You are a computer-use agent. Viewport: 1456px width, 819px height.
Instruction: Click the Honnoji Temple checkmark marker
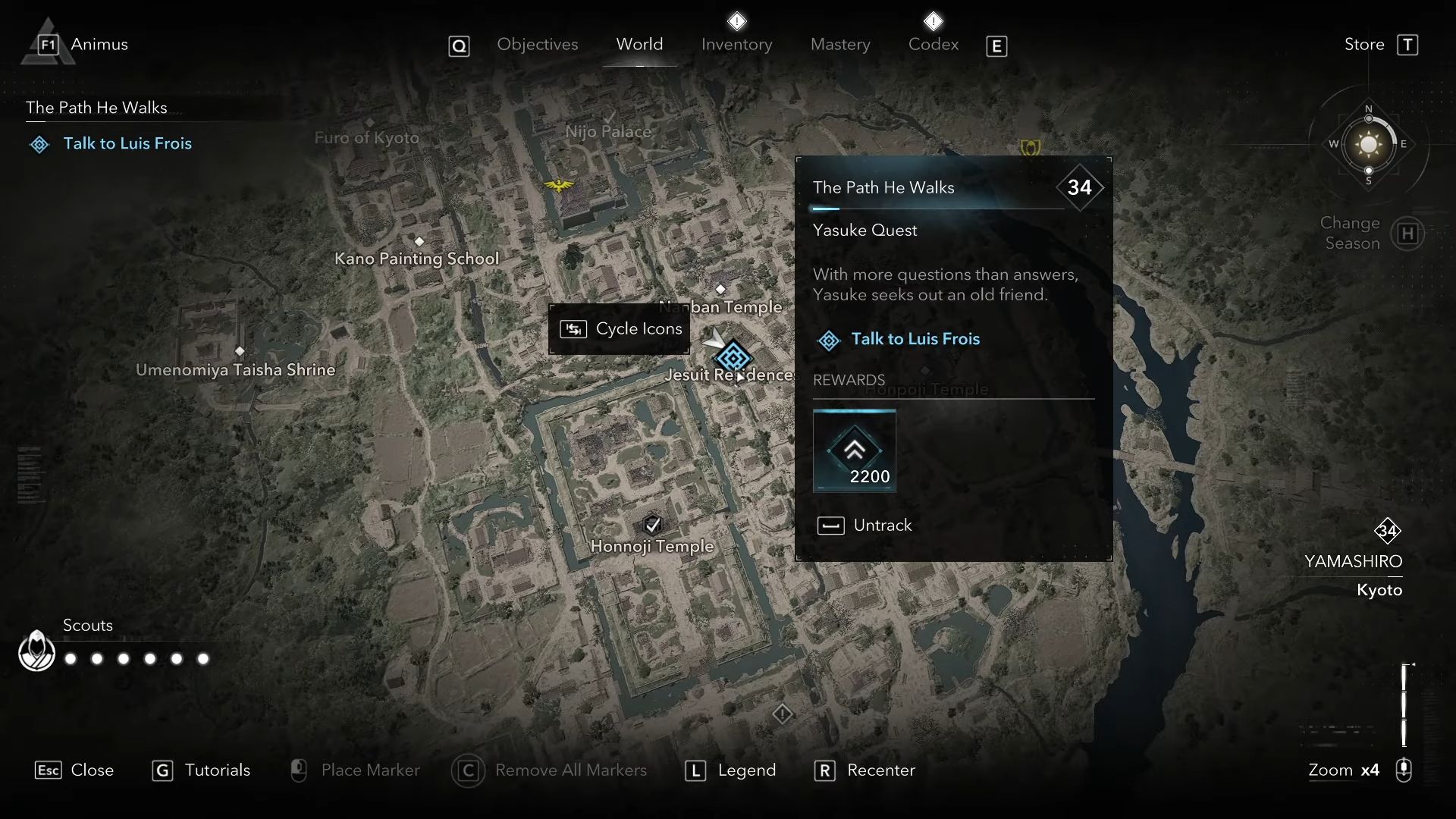(652, 524)
